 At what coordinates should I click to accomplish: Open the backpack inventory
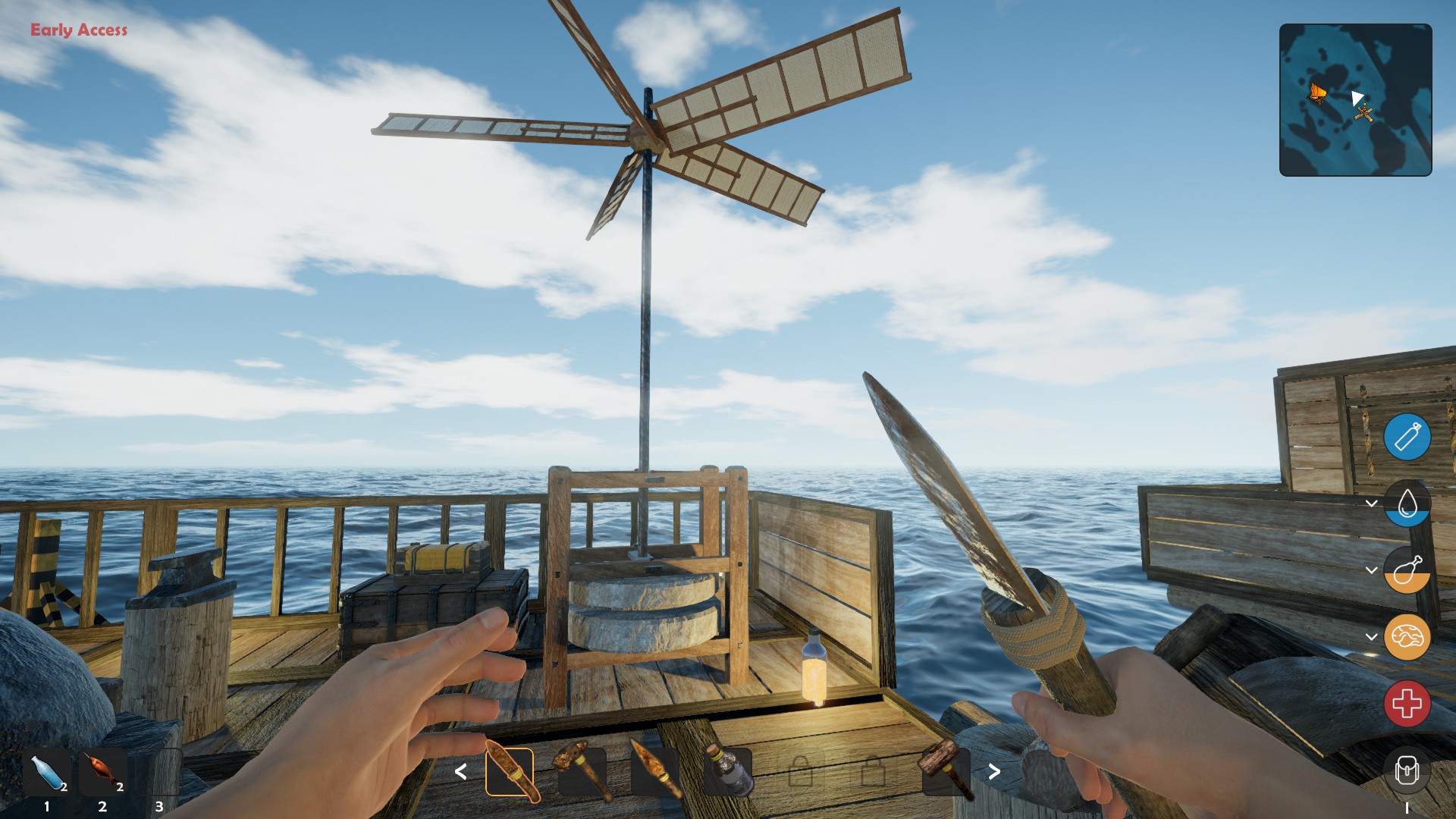tap(1407, 771)
